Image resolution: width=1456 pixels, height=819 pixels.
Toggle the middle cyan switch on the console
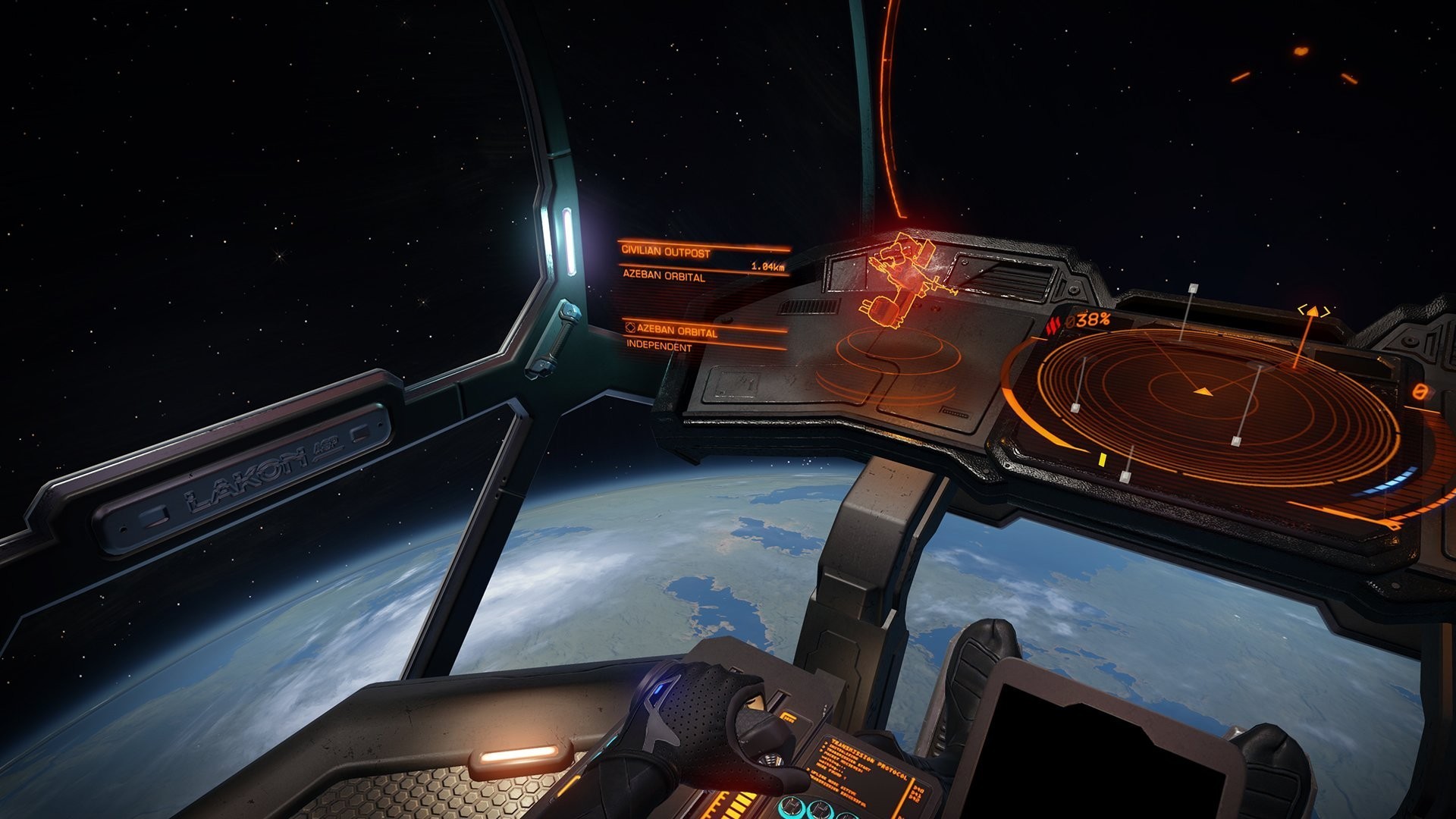[x=820, y=809]
